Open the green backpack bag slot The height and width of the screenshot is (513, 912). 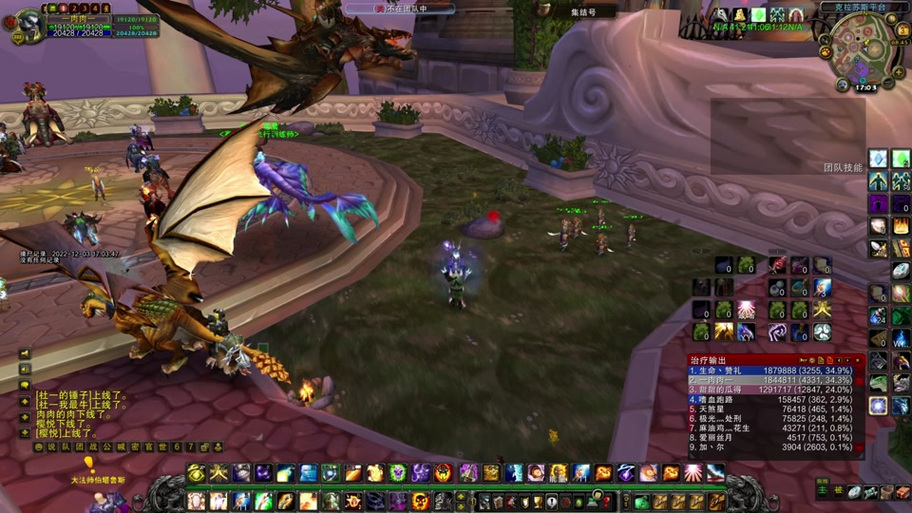click(641, 501)
